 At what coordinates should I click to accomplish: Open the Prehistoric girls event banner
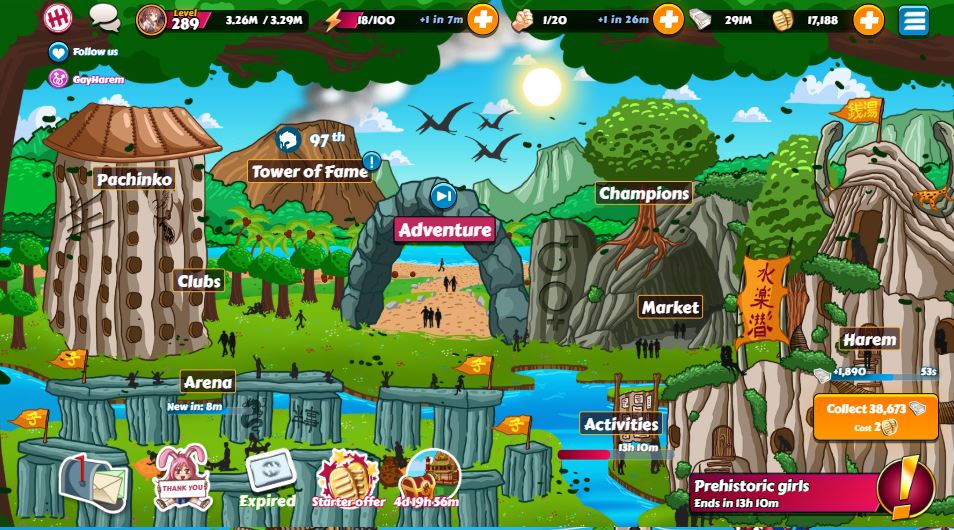tap(780, 492)
